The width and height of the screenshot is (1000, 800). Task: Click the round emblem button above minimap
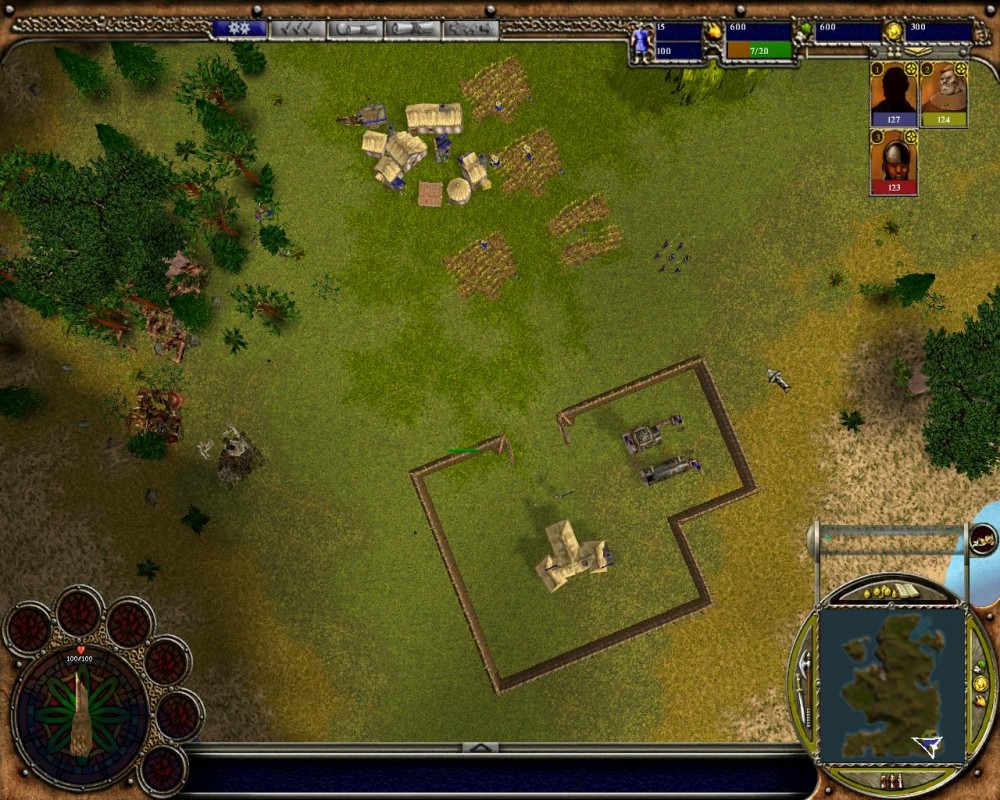[983, 540]
